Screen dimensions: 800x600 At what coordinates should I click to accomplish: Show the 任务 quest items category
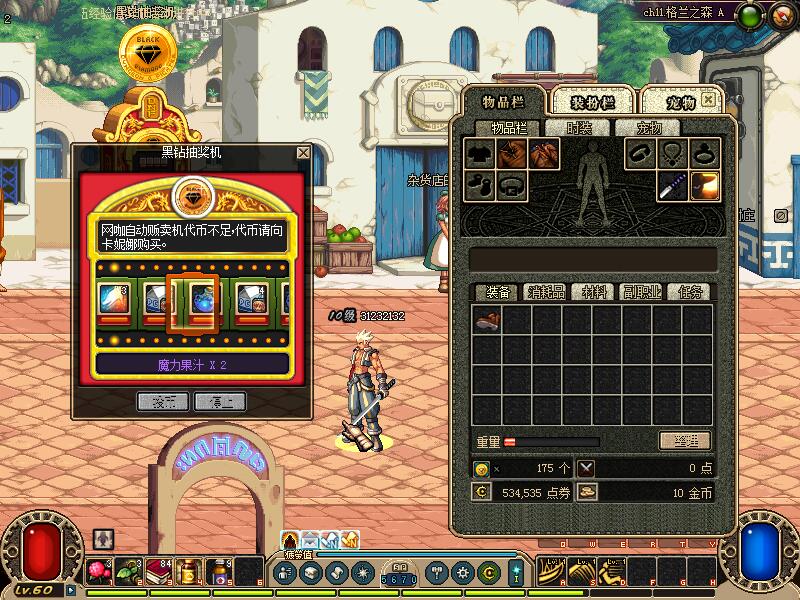pos(690,292)
